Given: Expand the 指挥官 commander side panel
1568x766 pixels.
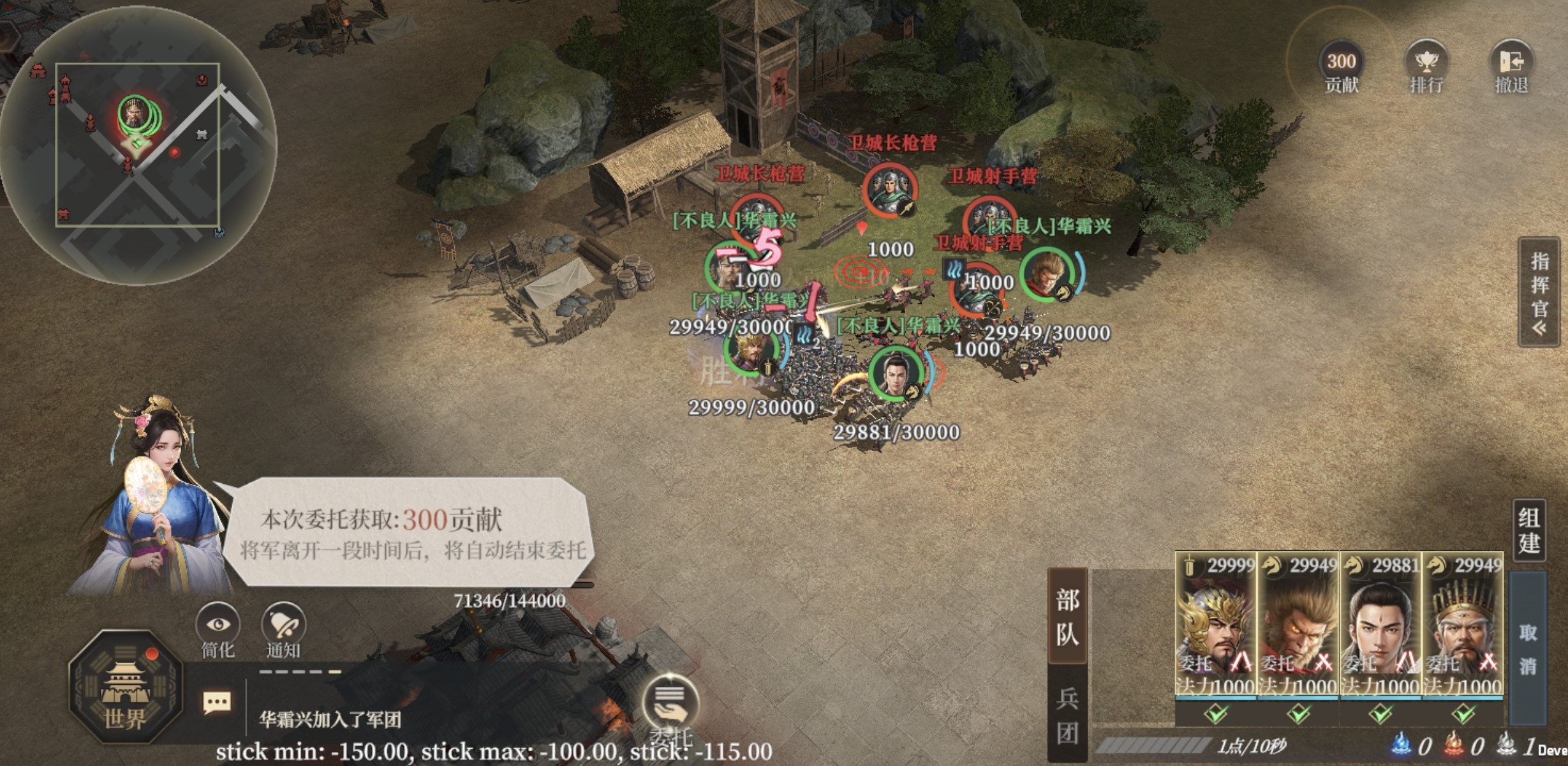Looking at the screenshot, I should click(x=1539, y=292).
